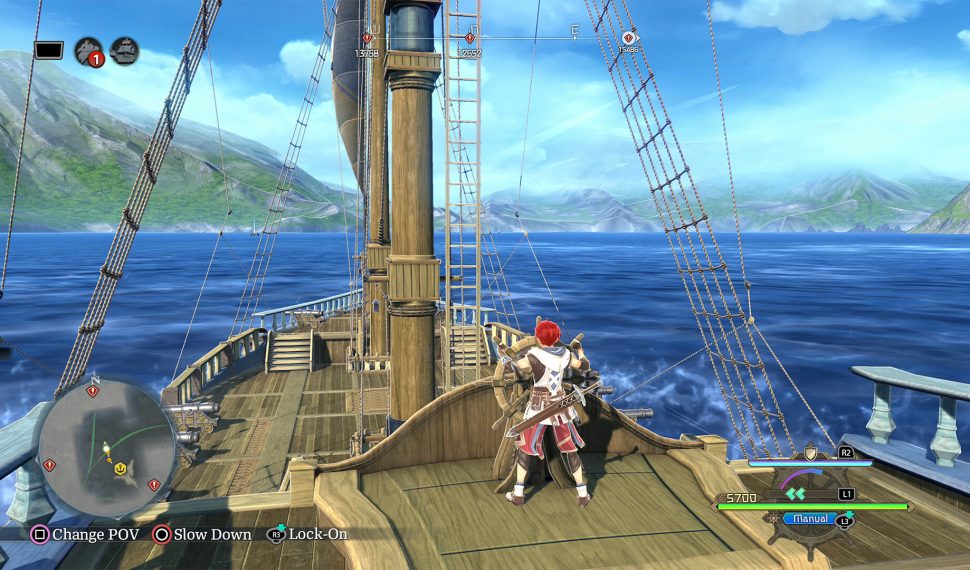Click the compass marker labeled 15485

628,39
